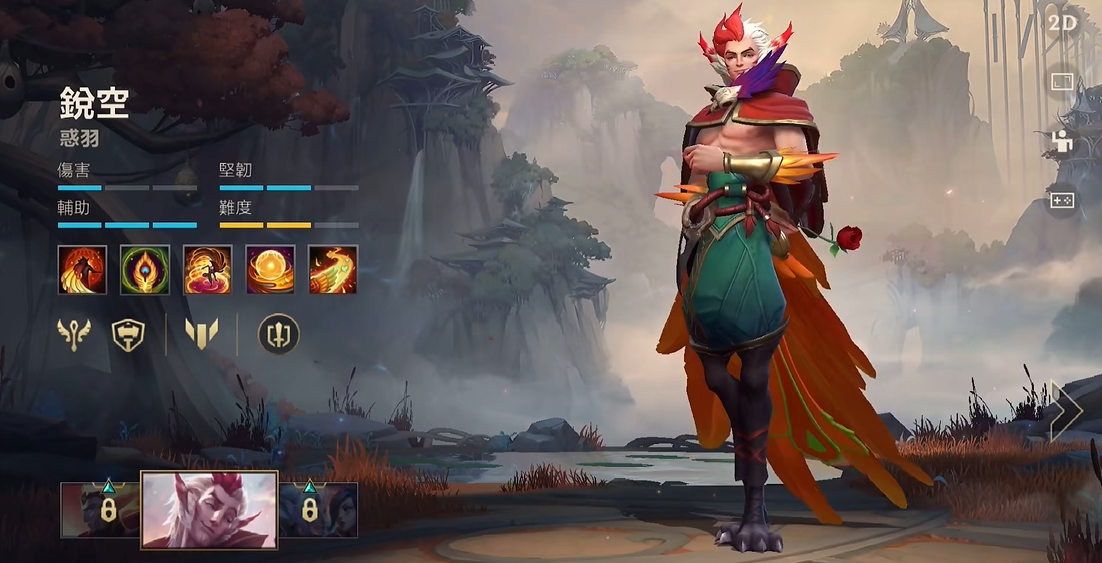Click the double chevron next arrow

[1066, 411]
